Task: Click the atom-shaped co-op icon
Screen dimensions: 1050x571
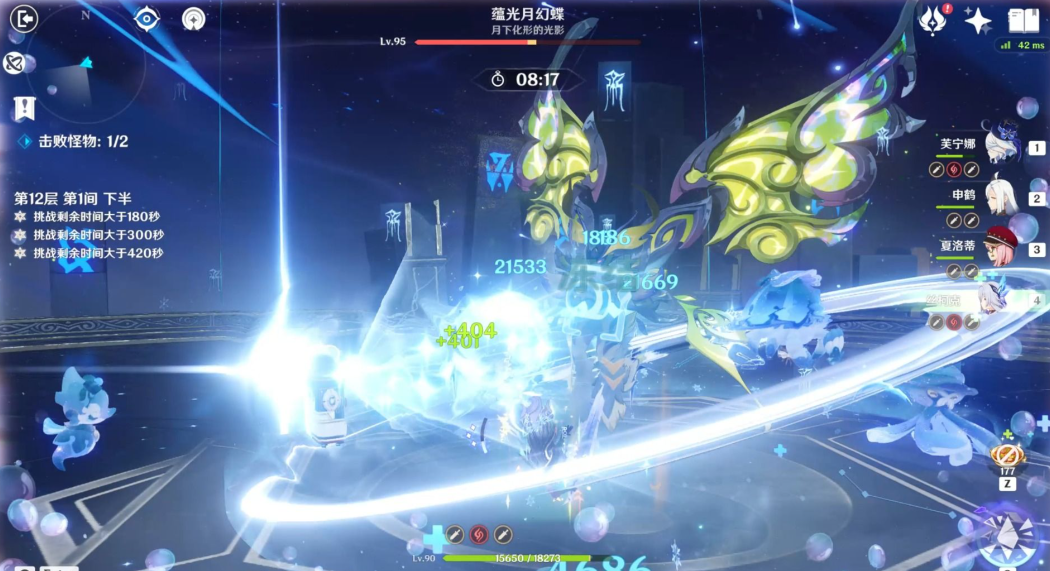Action: coord(13,64)
